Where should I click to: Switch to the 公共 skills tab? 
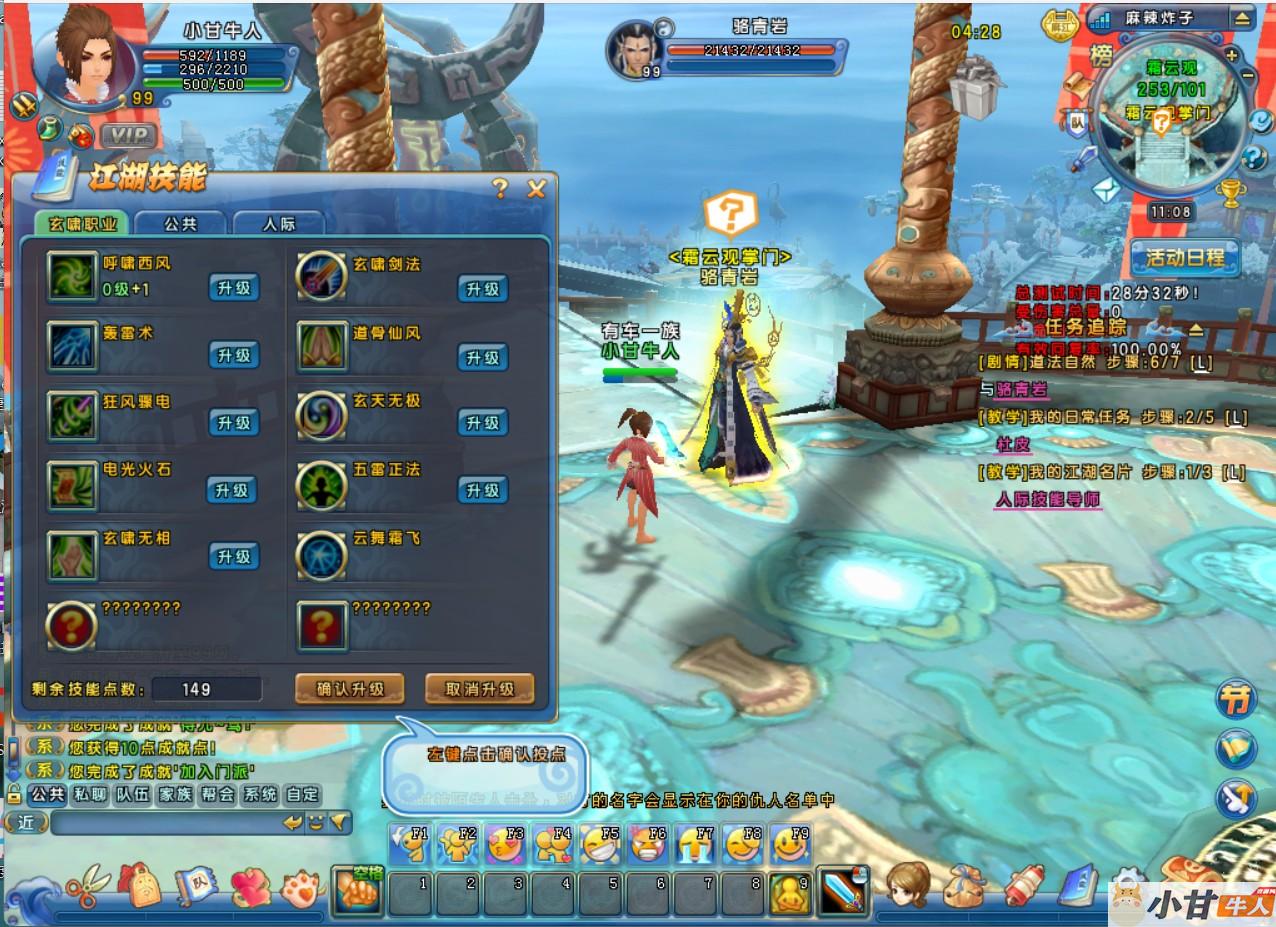[180, 224]
